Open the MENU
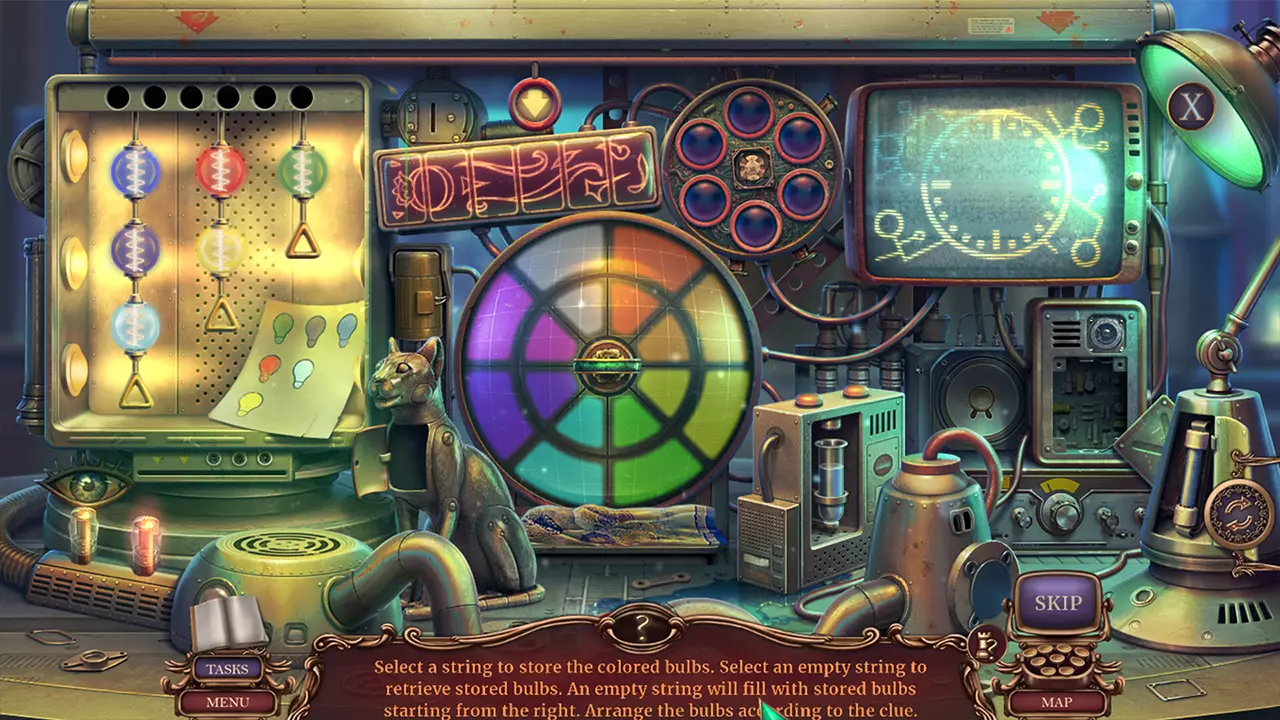The height and width of the screenshot is (720, 1280). [227, 703]
